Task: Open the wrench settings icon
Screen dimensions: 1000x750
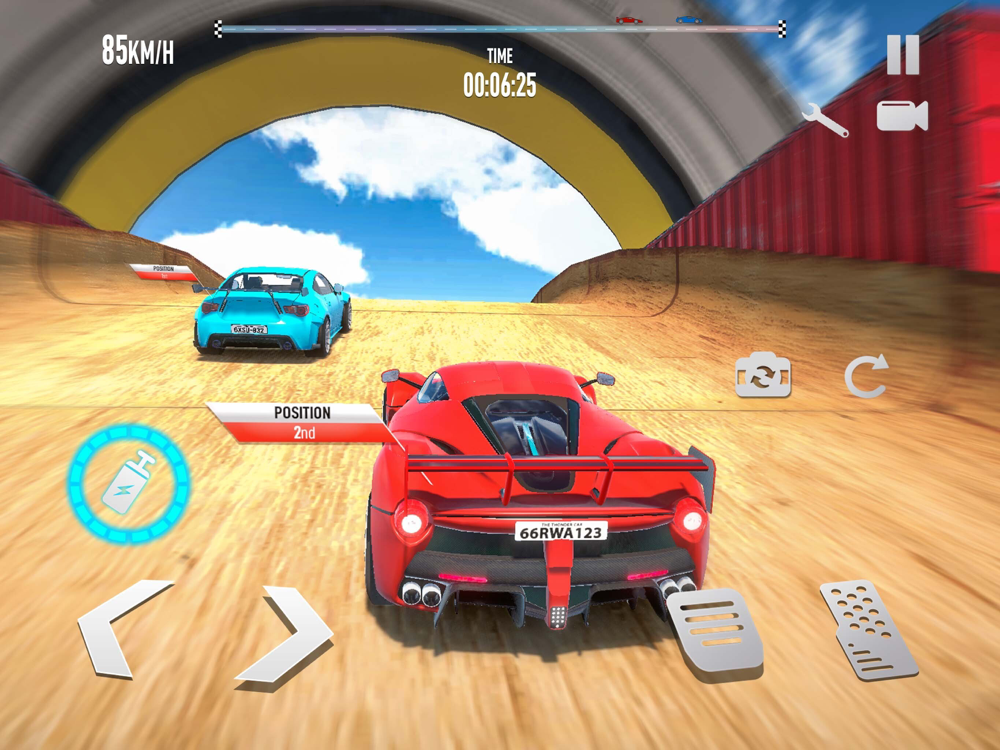Action: tap(825, 119)
